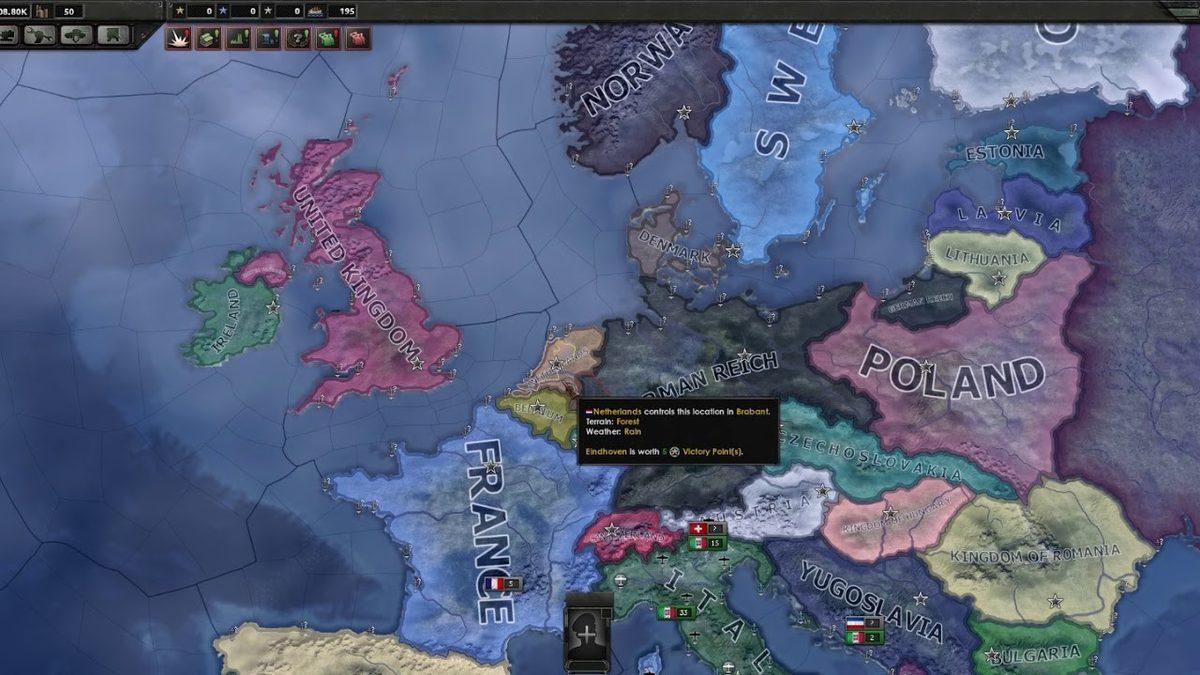
Task: Open the Logistics button in the top bar
Action: click(111, 36)
